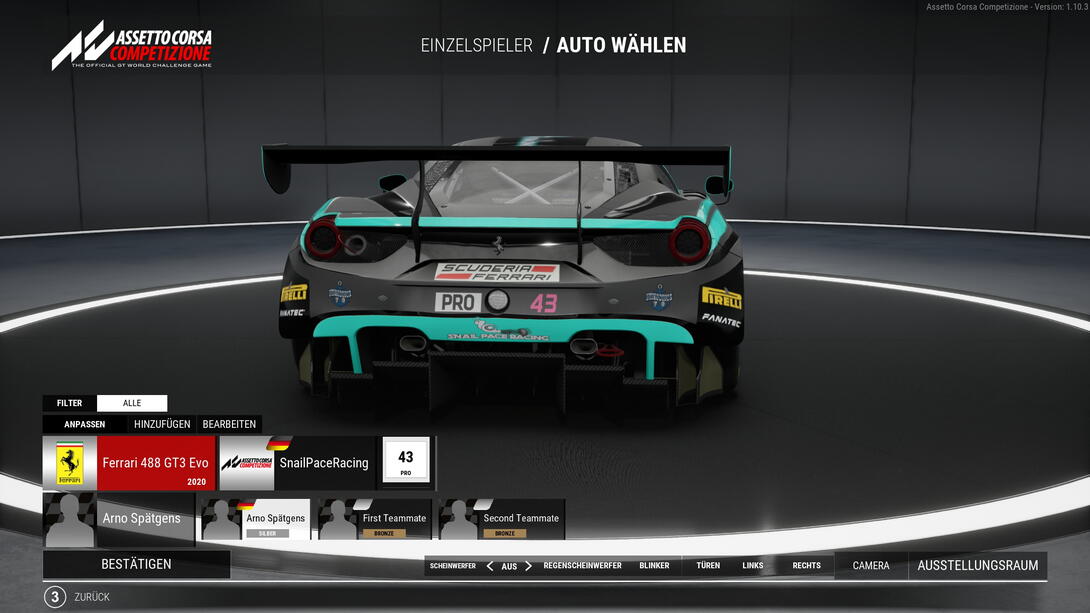Open the Bearbeiten option

[230, 424]
